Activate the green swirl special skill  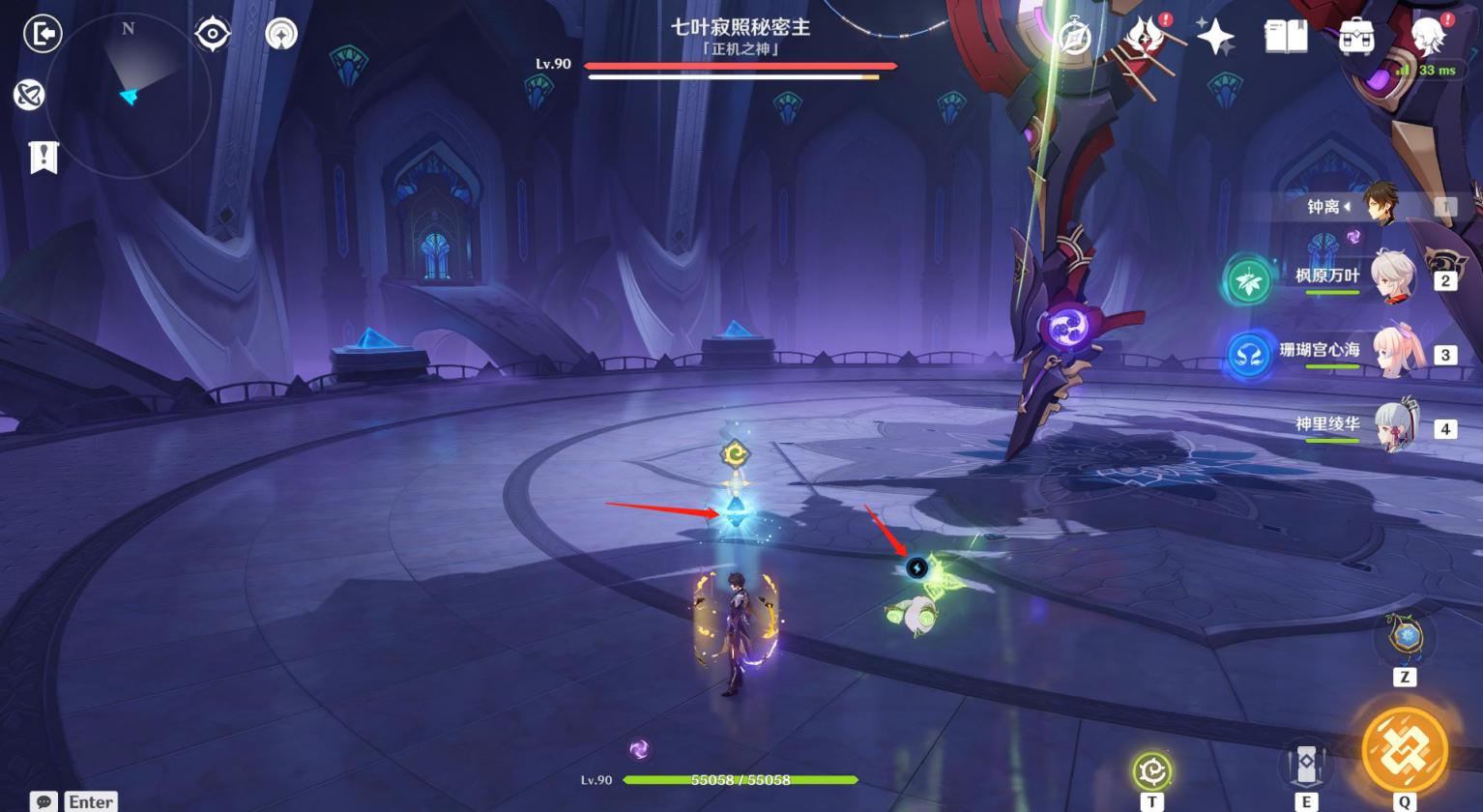click(1151, 770)
